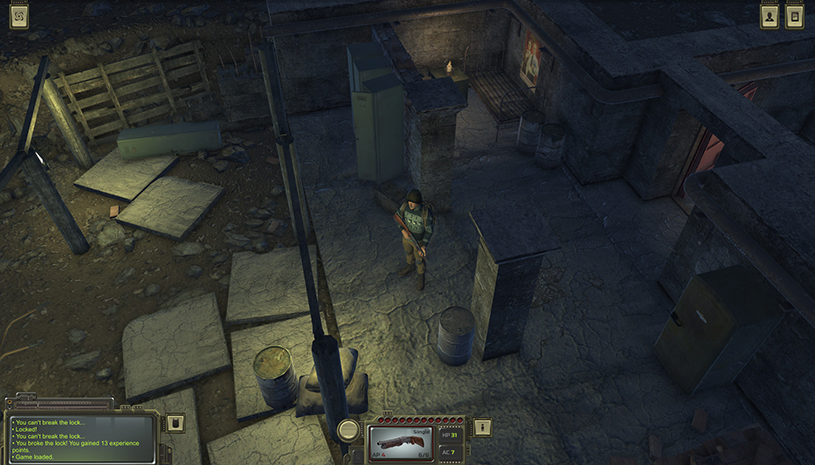Screen dimensions: 815x465
Task: Open the inventory button right of weapon panel
Action: coord(483,428)
